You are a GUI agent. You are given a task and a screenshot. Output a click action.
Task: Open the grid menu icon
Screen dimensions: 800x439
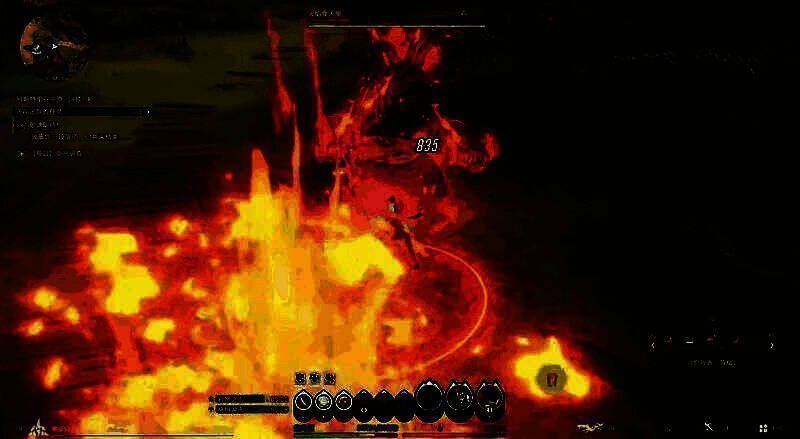[x=765, y=428]
